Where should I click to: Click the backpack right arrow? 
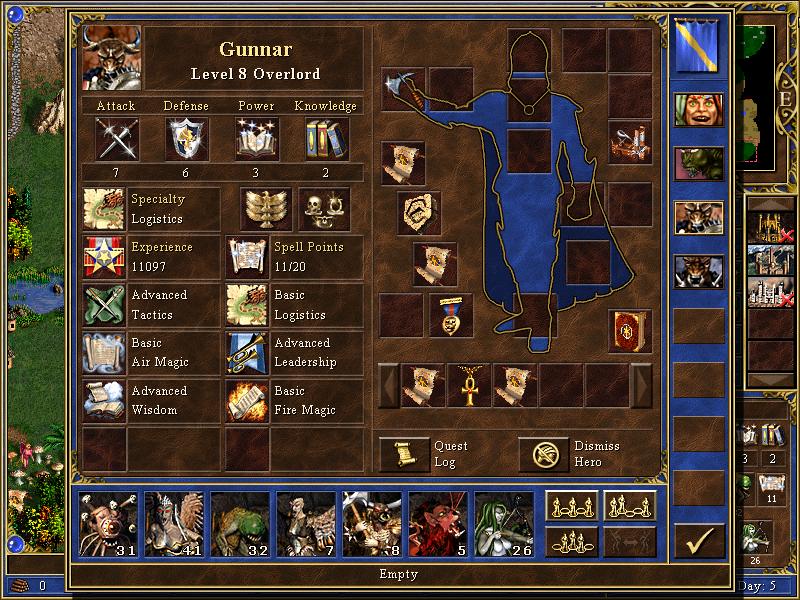click(x=641, y=385)
